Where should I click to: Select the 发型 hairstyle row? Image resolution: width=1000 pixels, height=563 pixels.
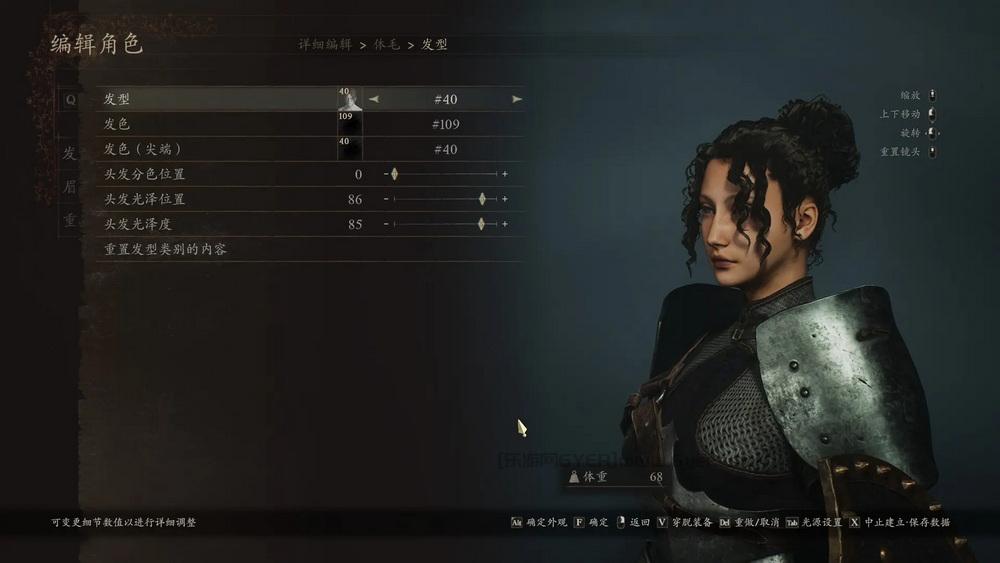117,99
